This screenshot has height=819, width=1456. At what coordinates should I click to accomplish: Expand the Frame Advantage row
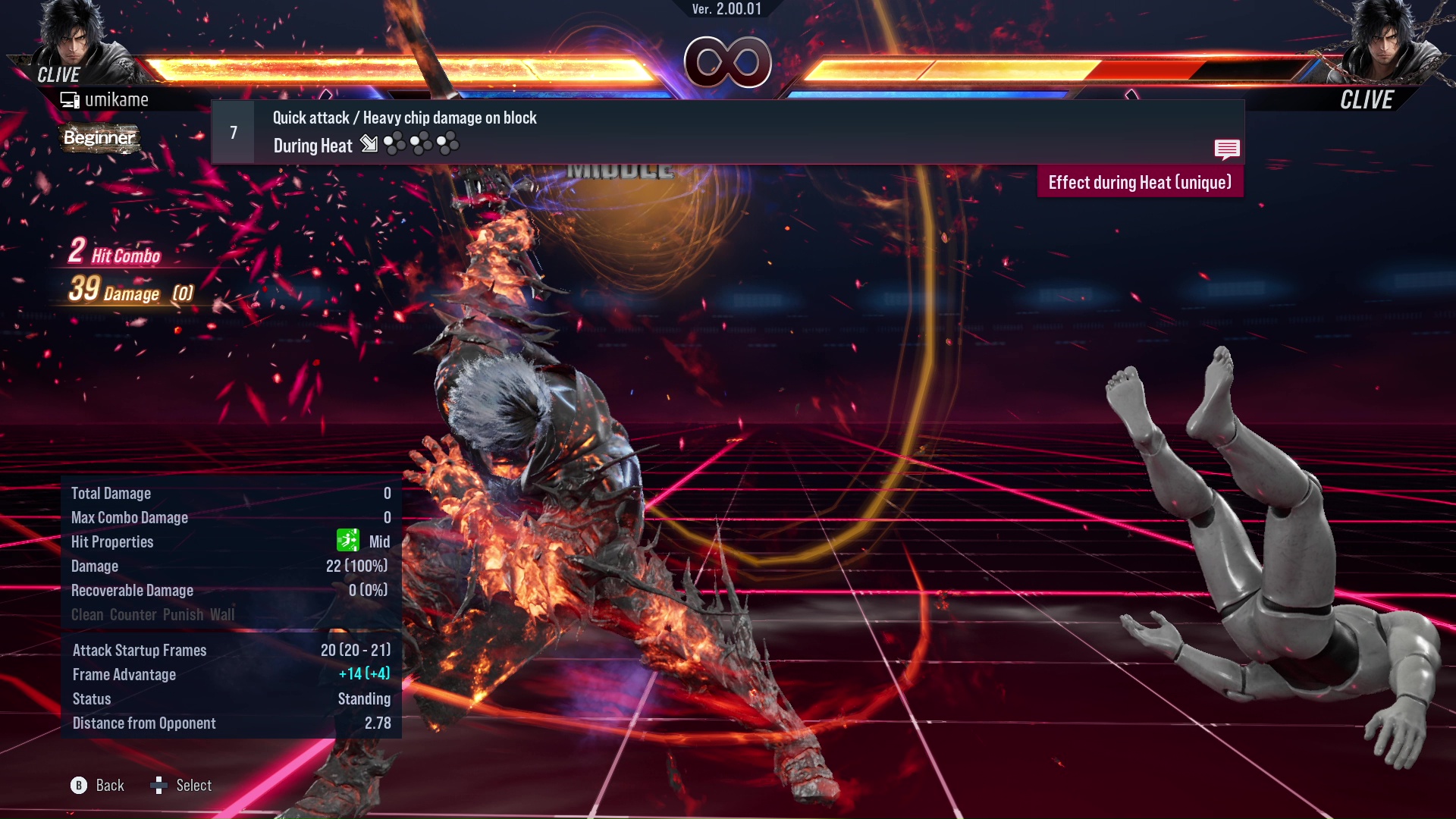pyautogui.click(x=124, y=674)
